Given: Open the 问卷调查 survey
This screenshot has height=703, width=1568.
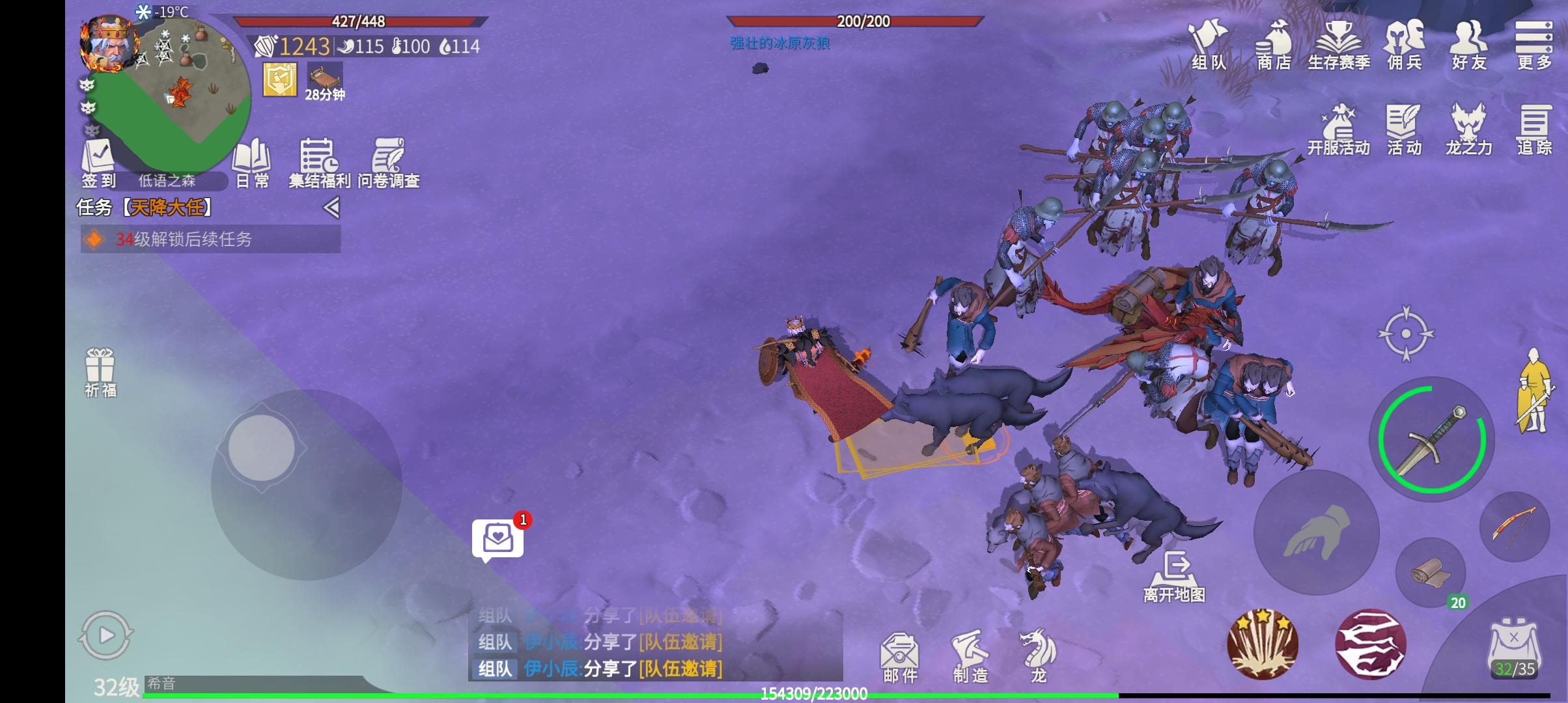Looking at the screenshot, I should coord(388,163).
